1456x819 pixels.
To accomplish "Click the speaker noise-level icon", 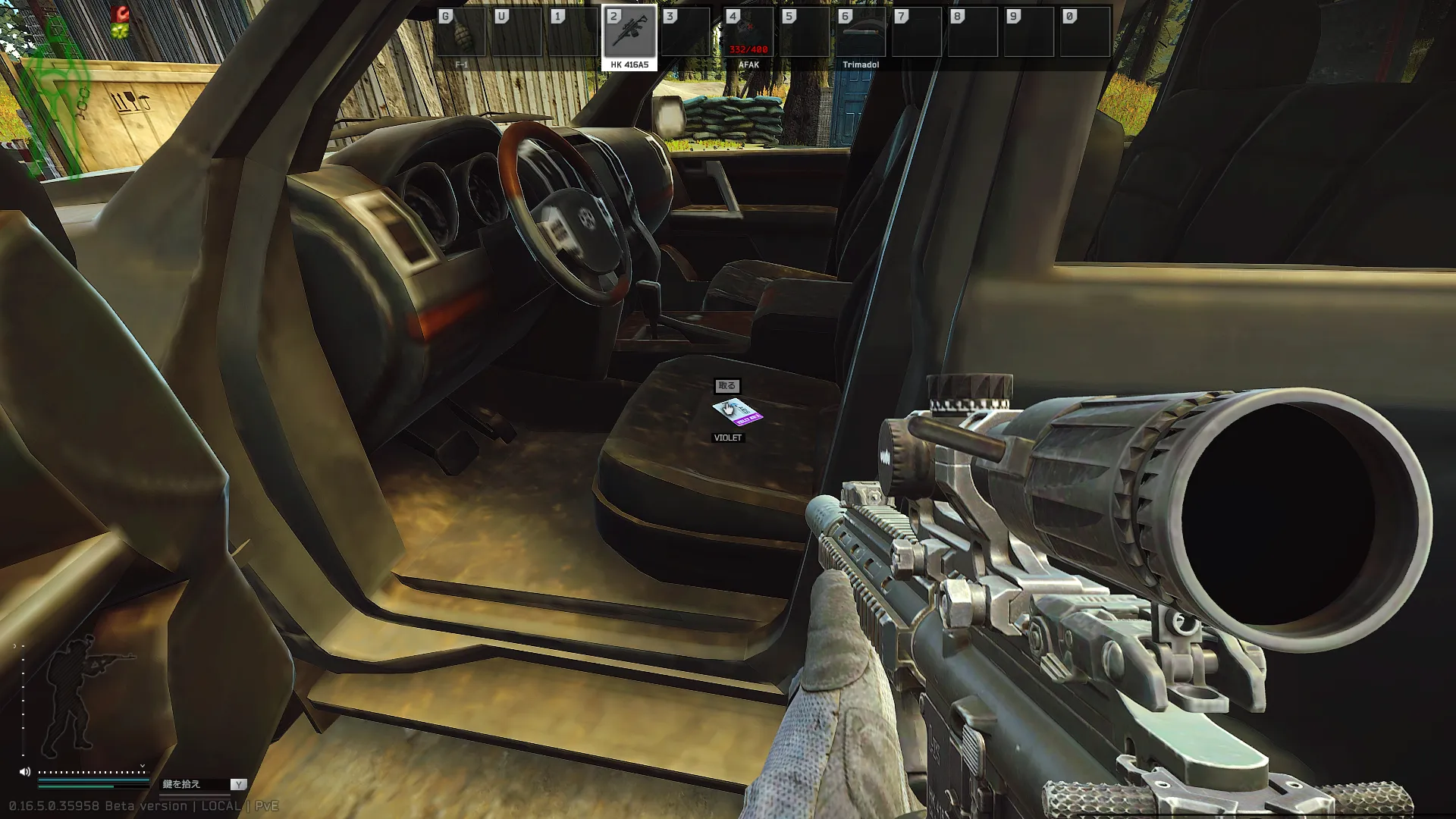I will click(25, 772).
